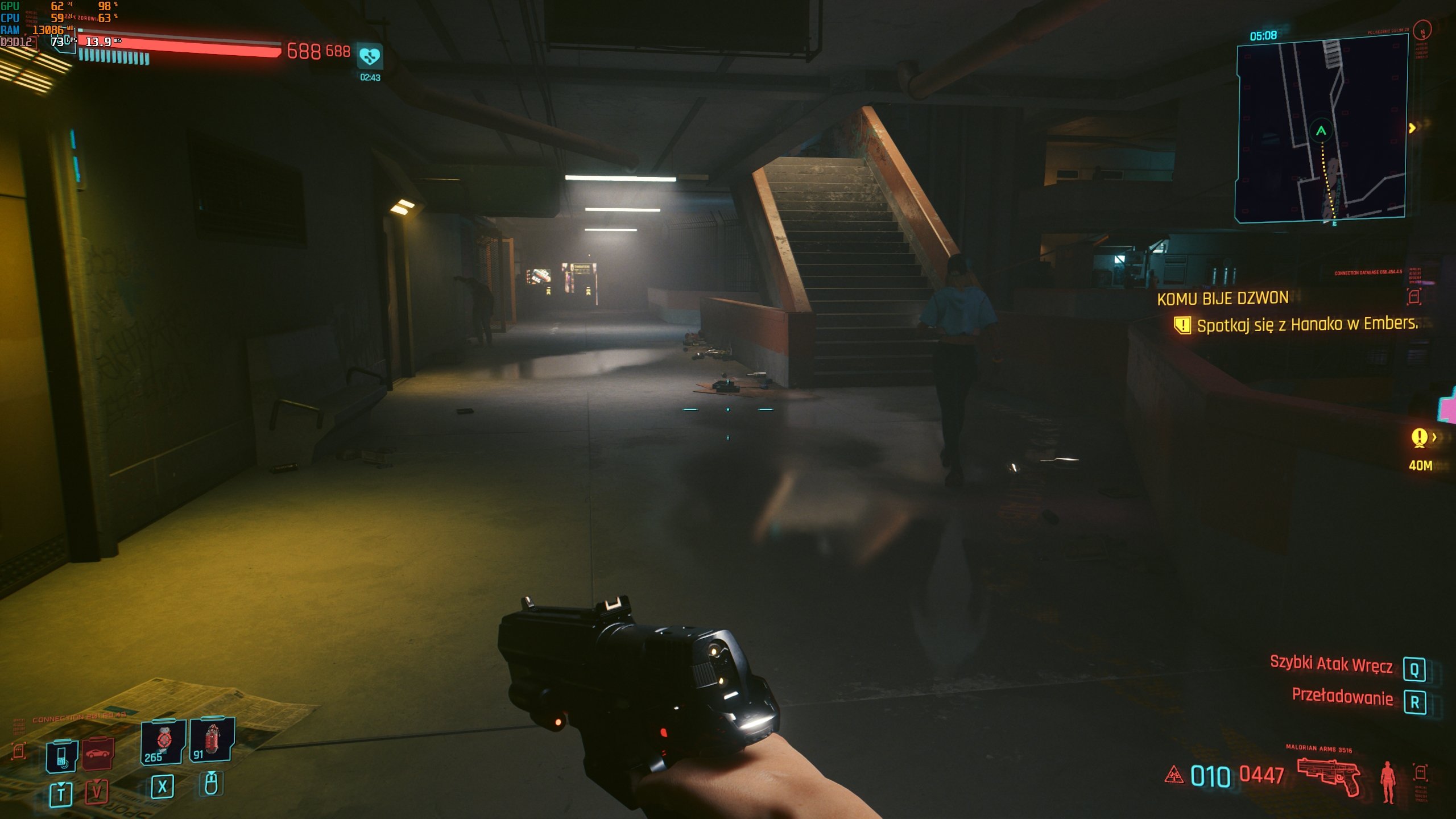Click the broken heart status effect icon
This screenshot has width=1456, height=819.
370,56
